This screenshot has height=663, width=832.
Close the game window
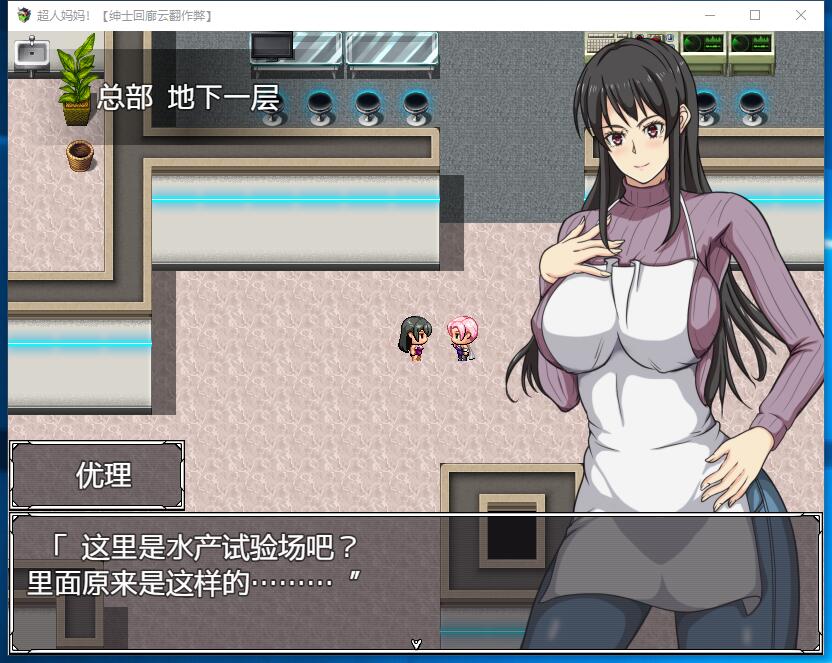(801, 15)
